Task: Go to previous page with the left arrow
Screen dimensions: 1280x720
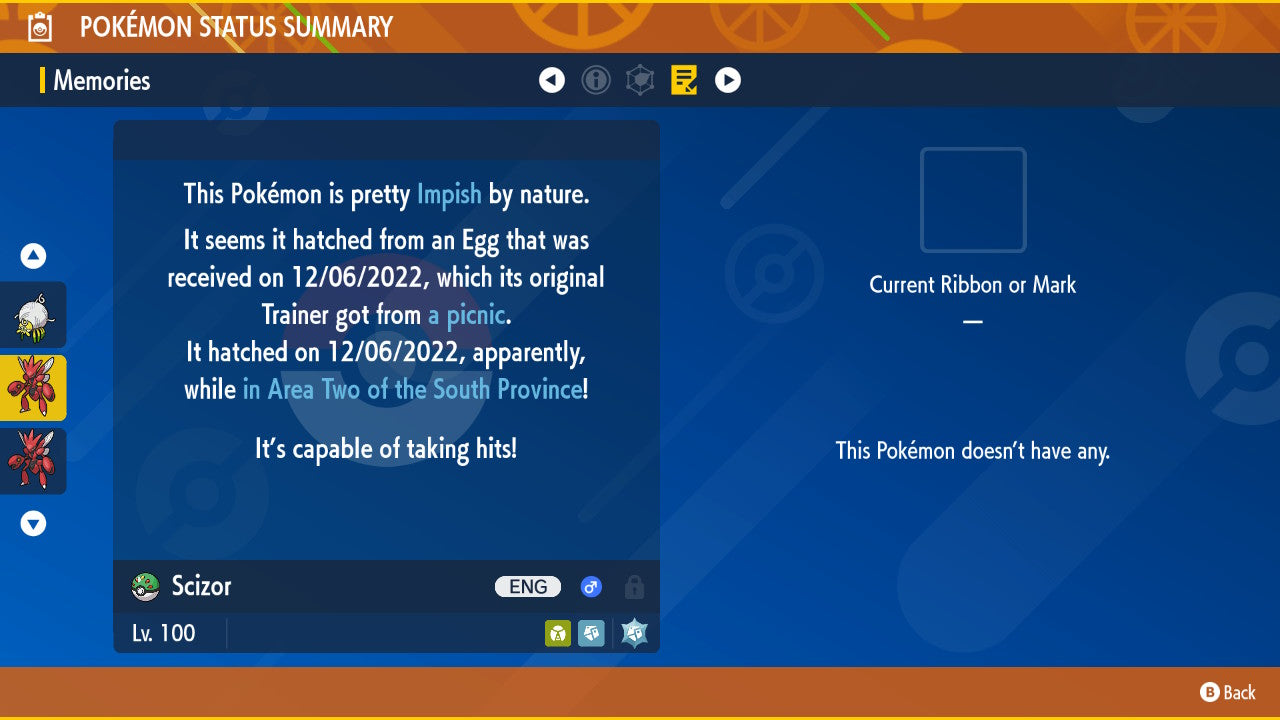Action: [552, 80]
